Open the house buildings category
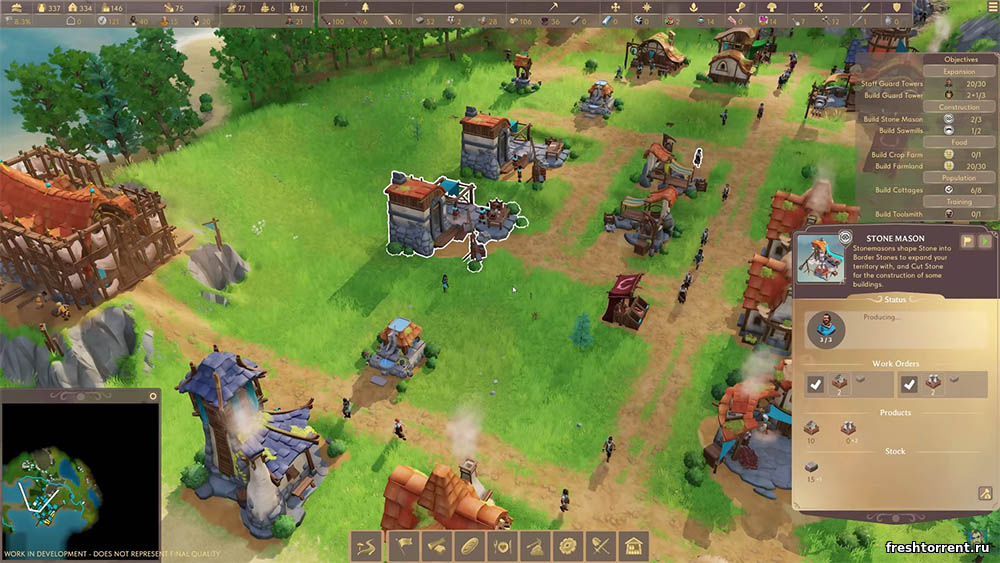Image resolution: width=1000 pixels, height=563 pixels. pos(633,546)
